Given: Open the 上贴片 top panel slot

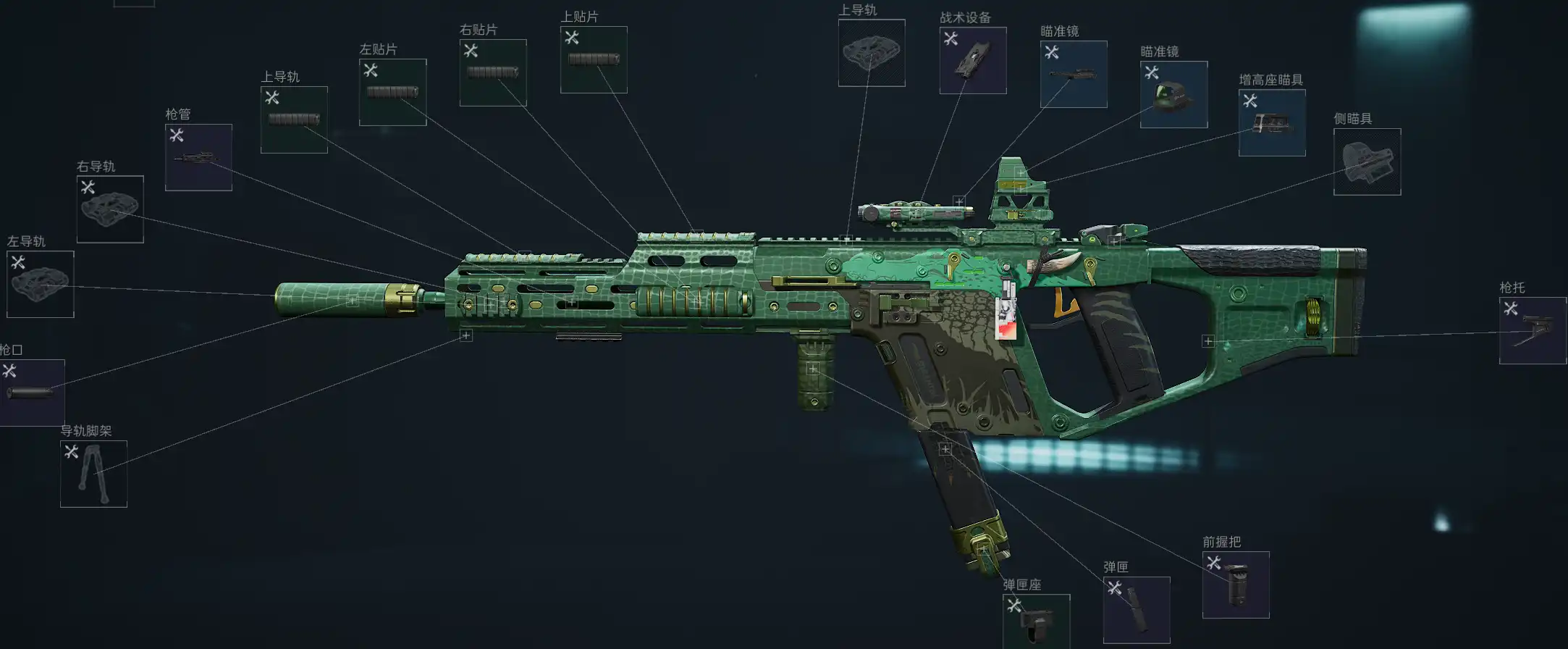Looking at the screenshot, I should (x=594, y=59).
